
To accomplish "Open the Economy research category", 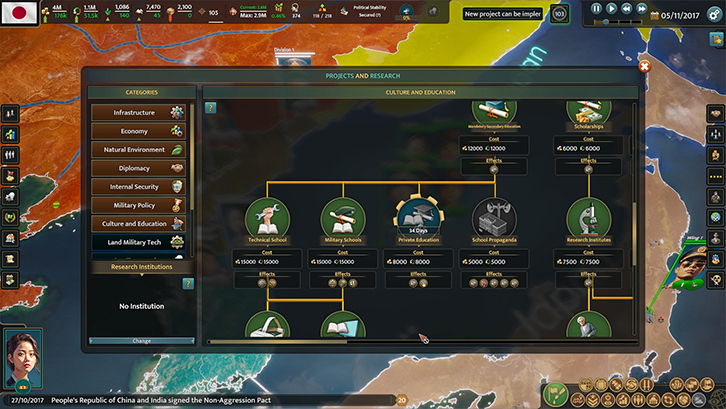I will [140, 131].
